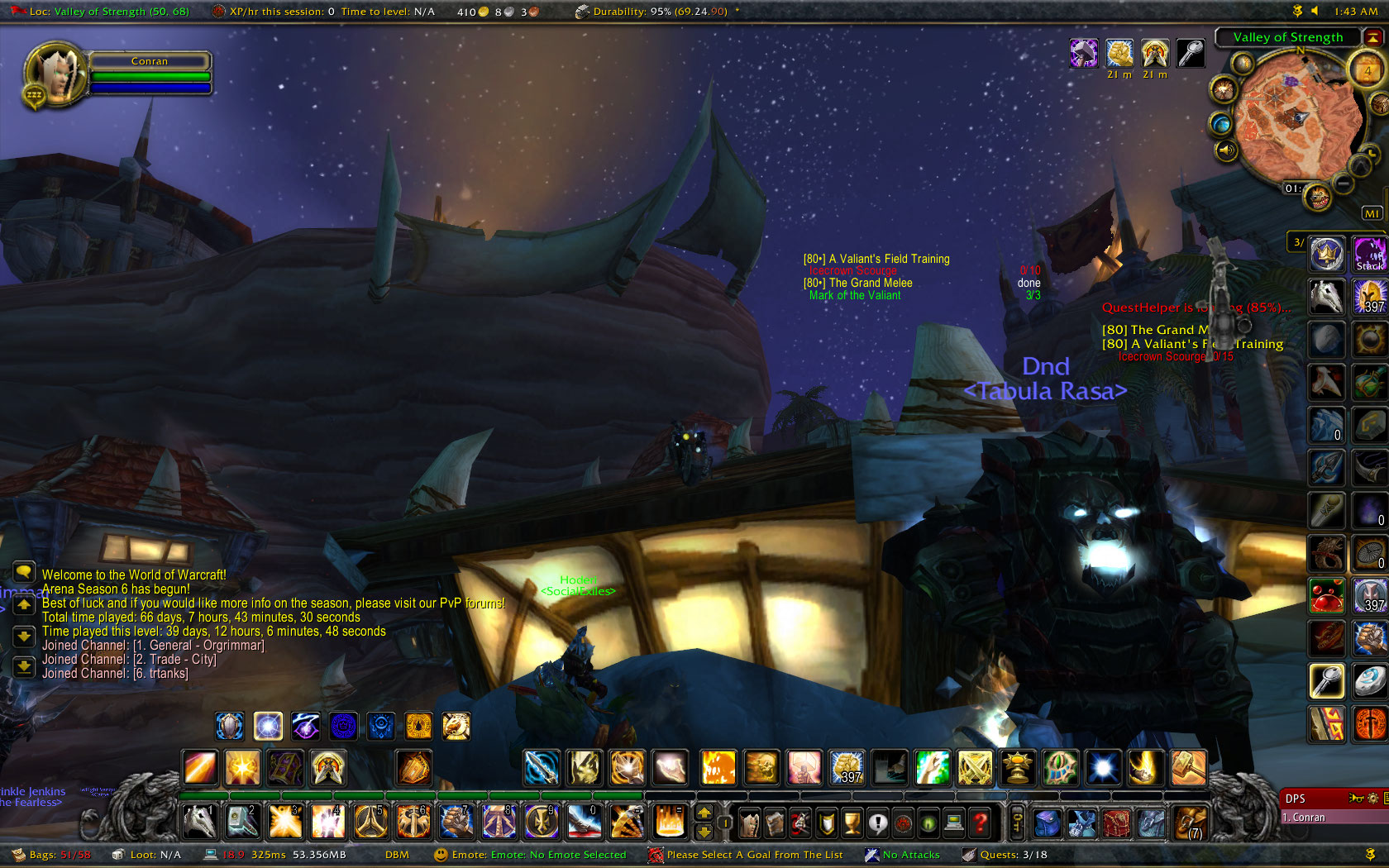Expand the minimap with the zoom arrow button

(x=1358, y=166)
